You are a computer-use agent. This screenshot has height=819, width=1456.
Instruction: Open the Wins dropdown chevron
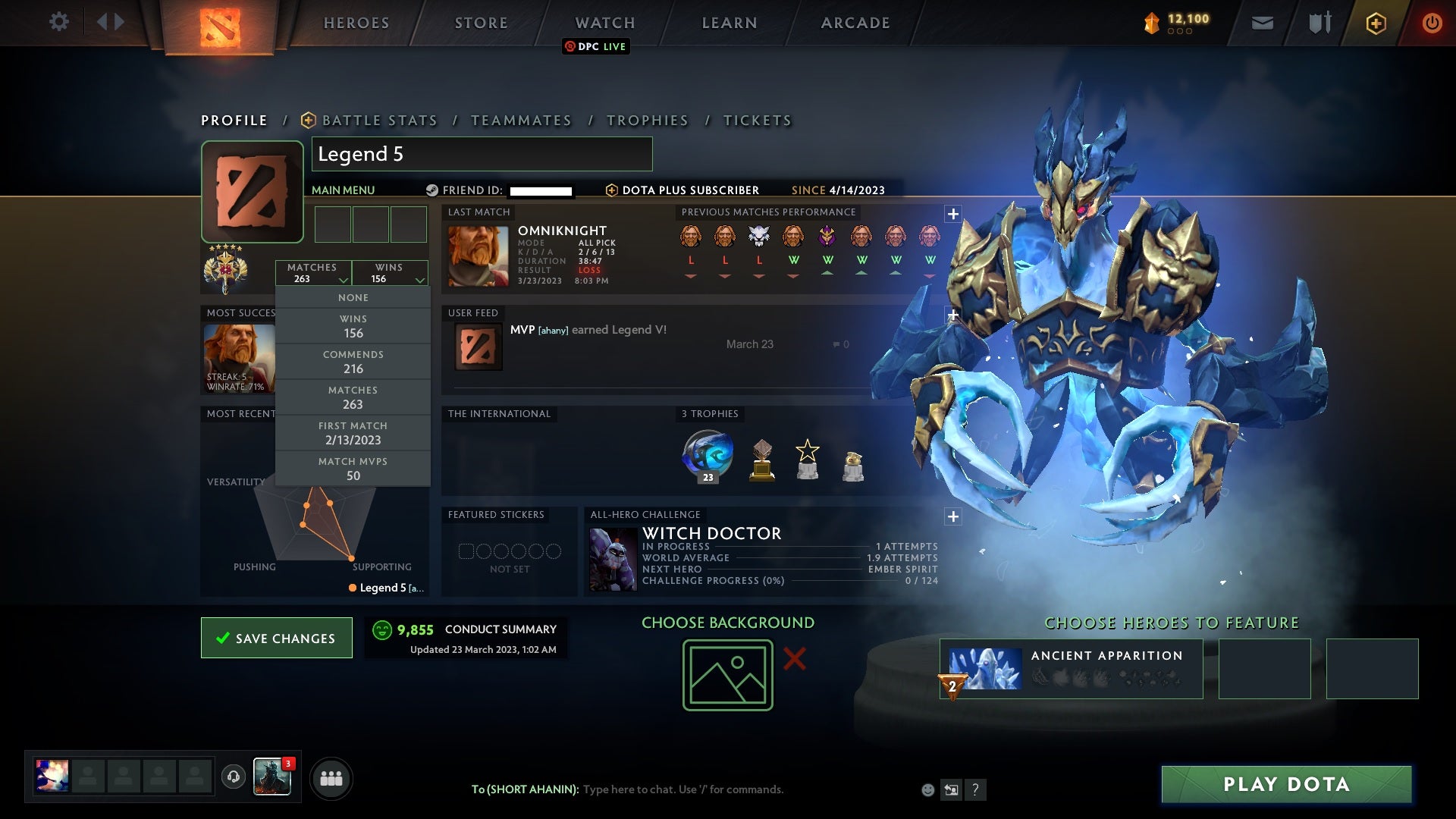(419, 279)
